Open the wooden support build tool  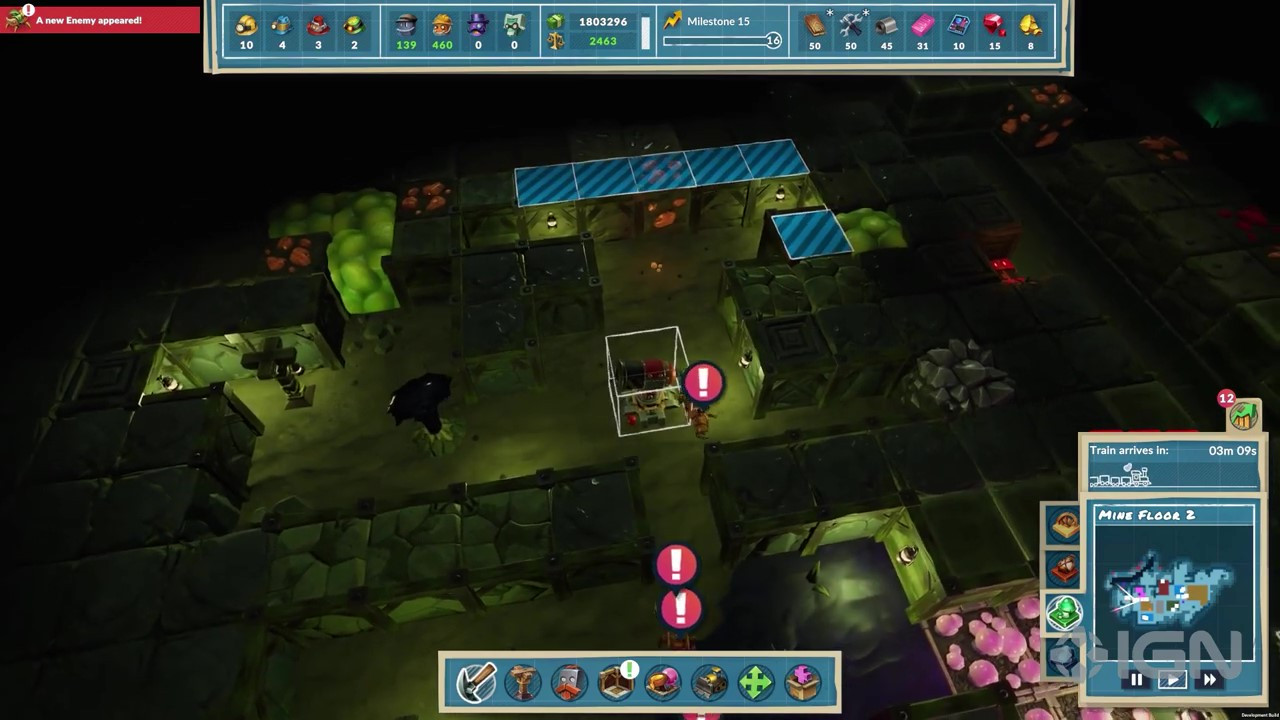click(x=522, y=682)
